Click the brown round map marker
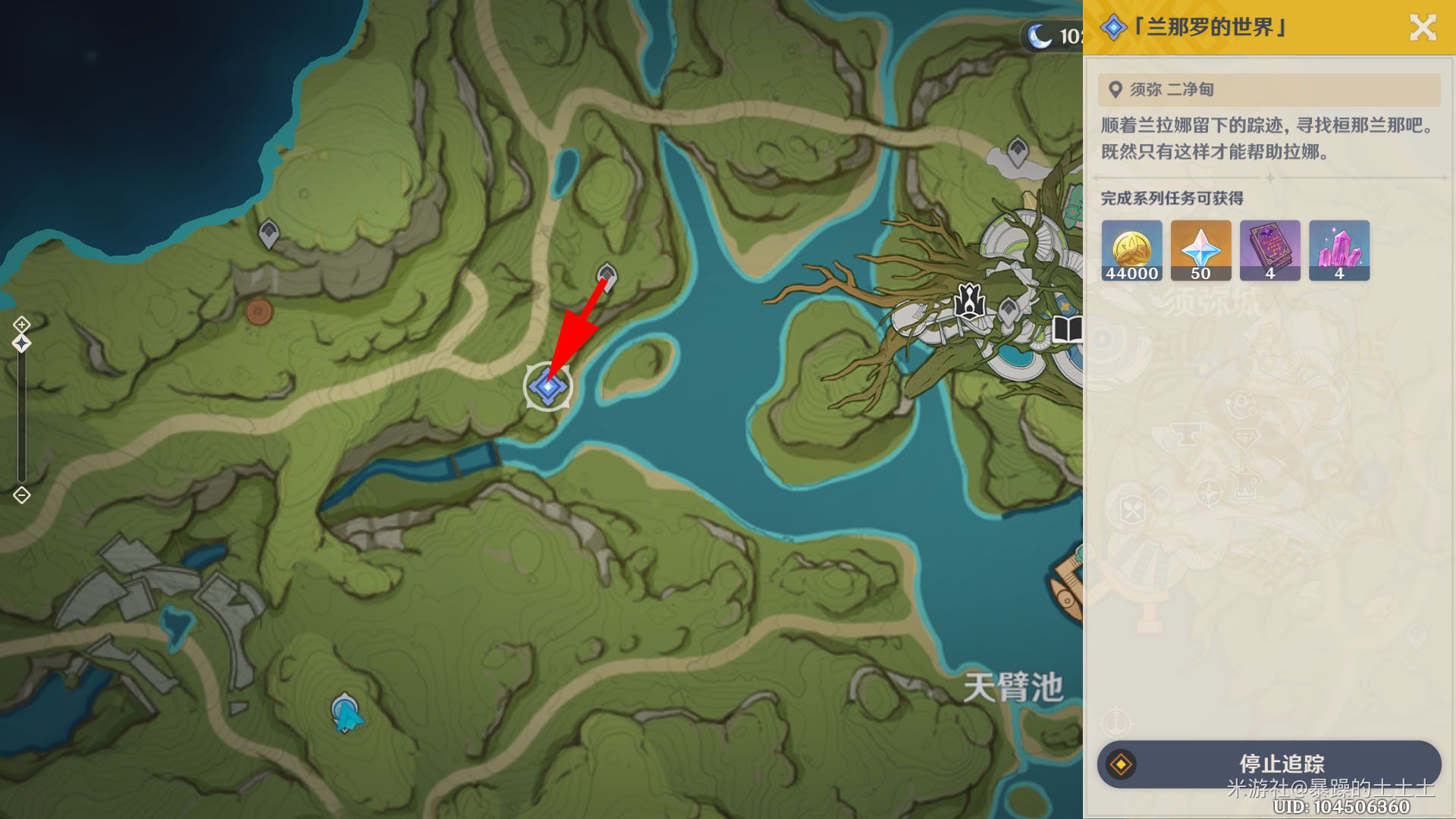1456x819 pixels. (259, 311)
